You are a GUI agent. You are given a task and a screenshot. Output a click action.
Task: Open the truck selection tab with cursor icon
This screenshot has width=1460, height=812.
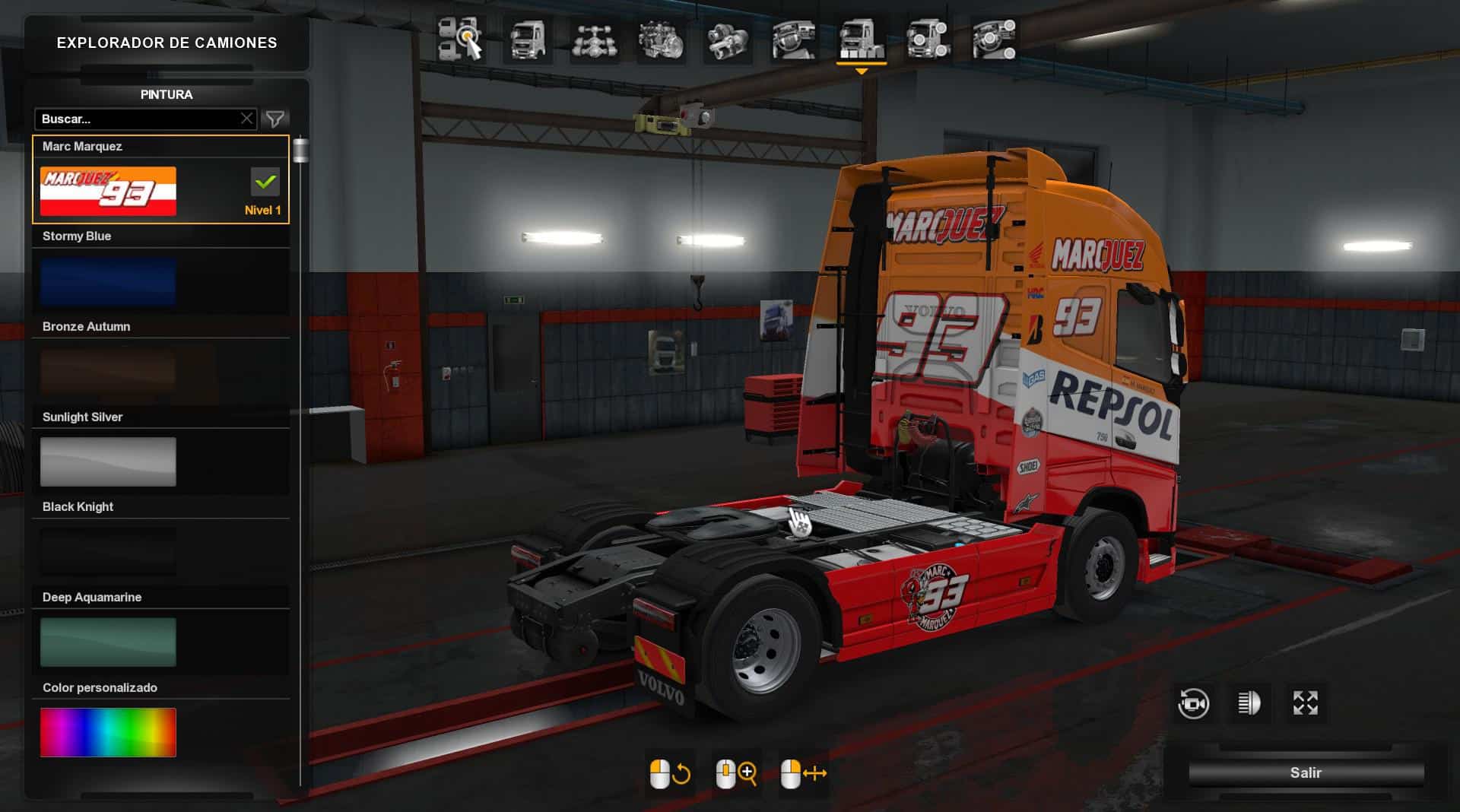[461, 39]
